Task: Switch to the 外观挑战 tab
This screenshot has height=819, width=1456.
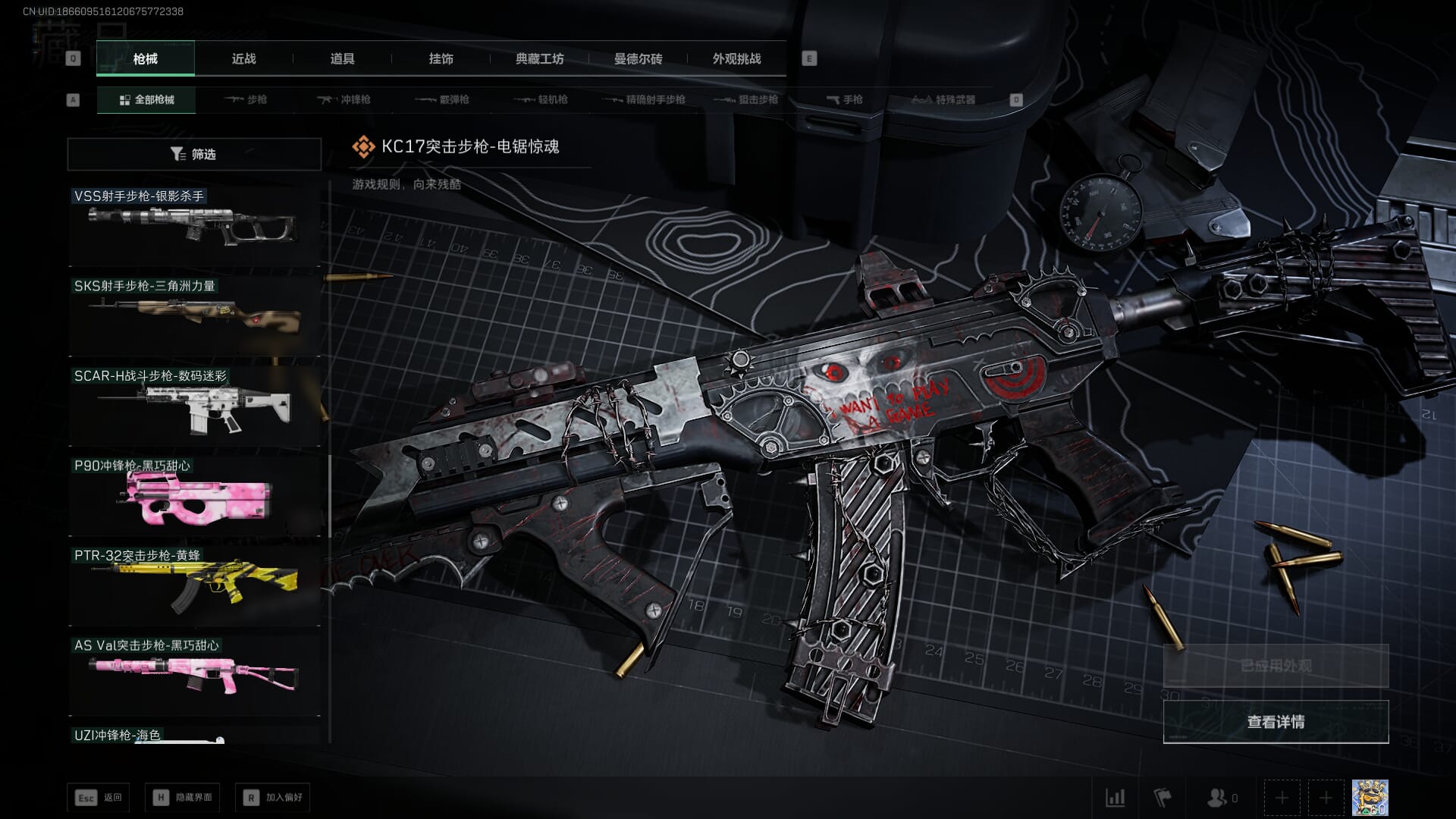Action: (736, 59)
